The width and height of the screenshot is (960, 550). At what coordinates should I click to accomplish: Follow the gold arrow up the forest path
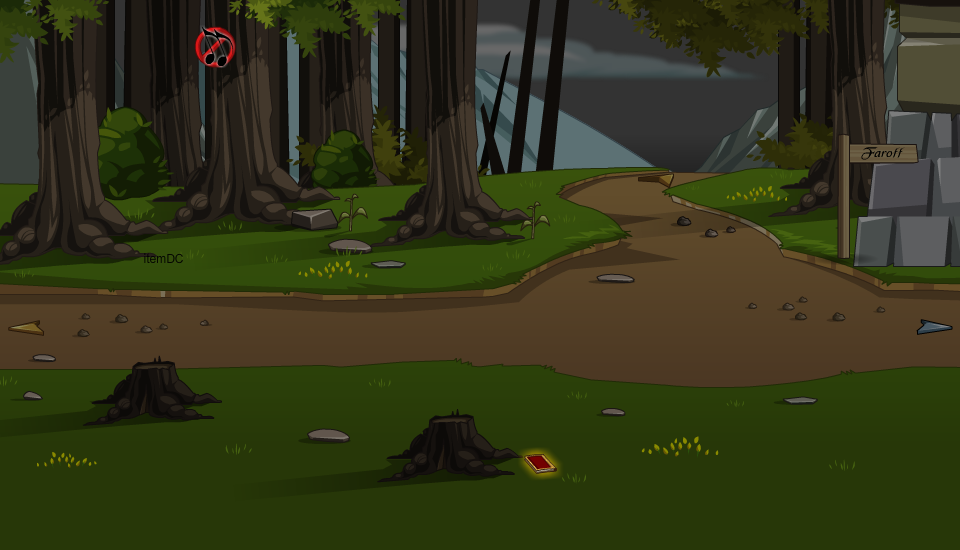[x=657, y=179]
